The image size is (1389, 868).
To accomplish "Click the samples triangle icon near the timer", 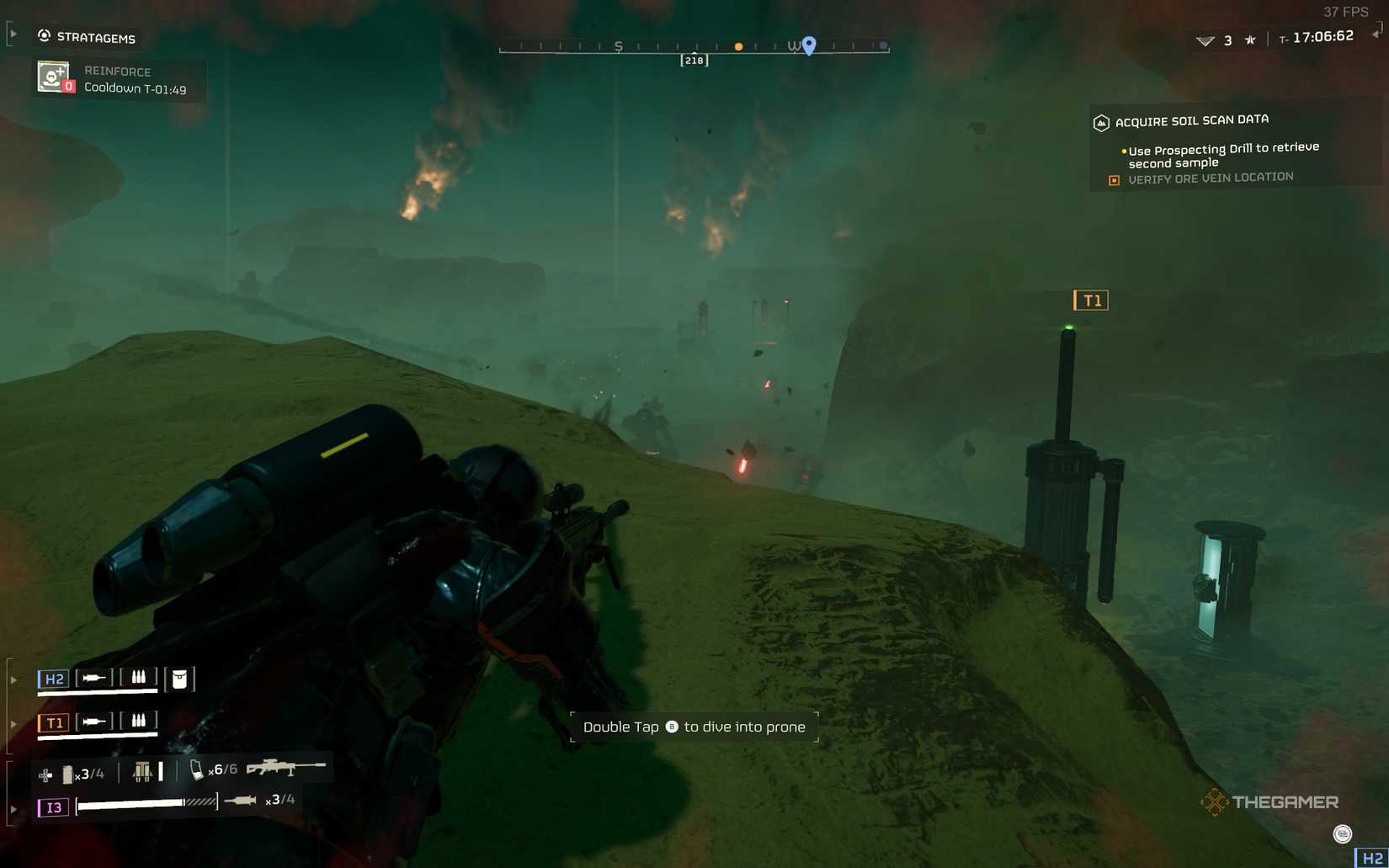I will [1205, 40].
